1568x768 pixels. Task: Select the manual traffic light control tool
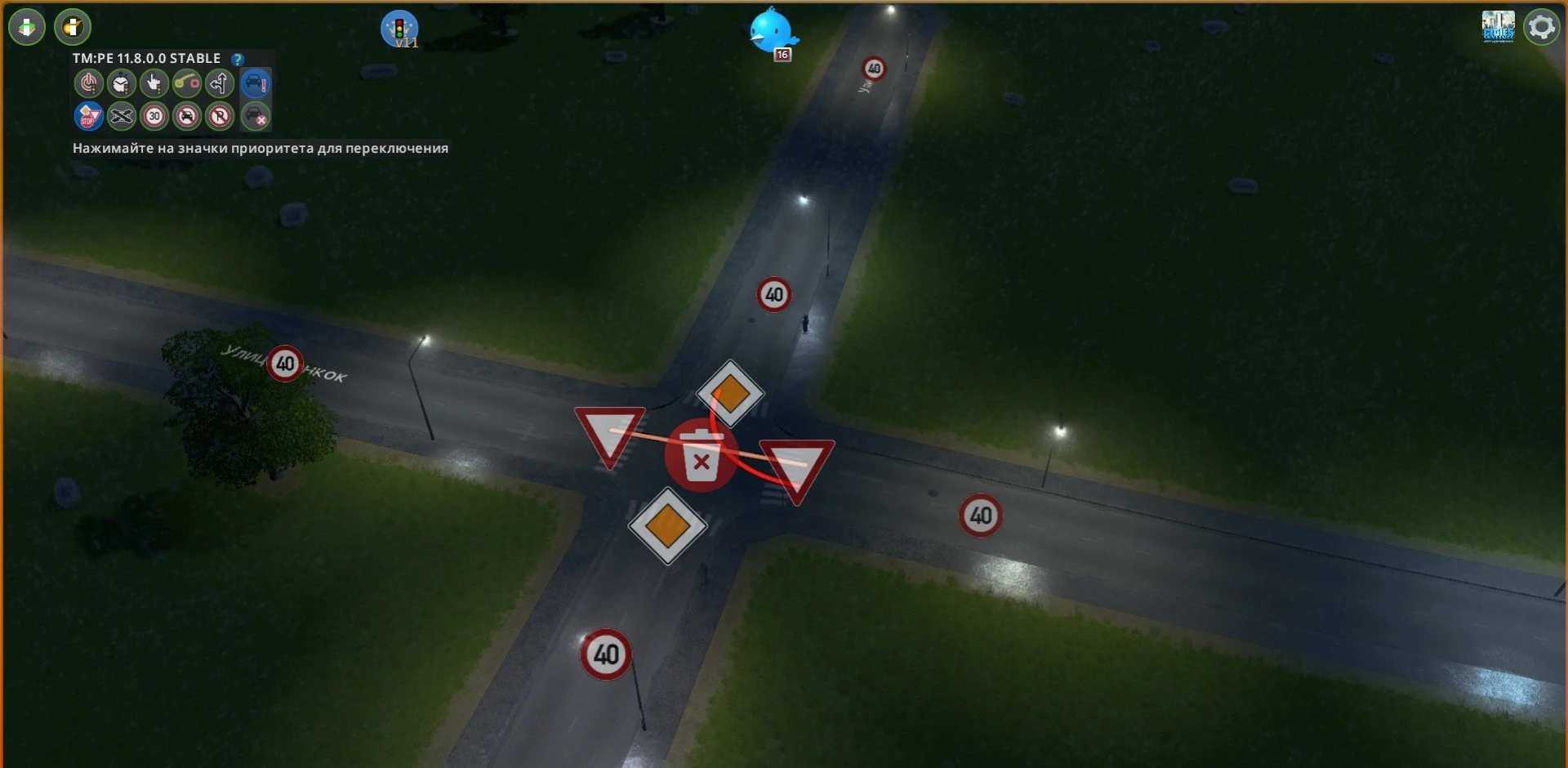[x=154, y=83]
